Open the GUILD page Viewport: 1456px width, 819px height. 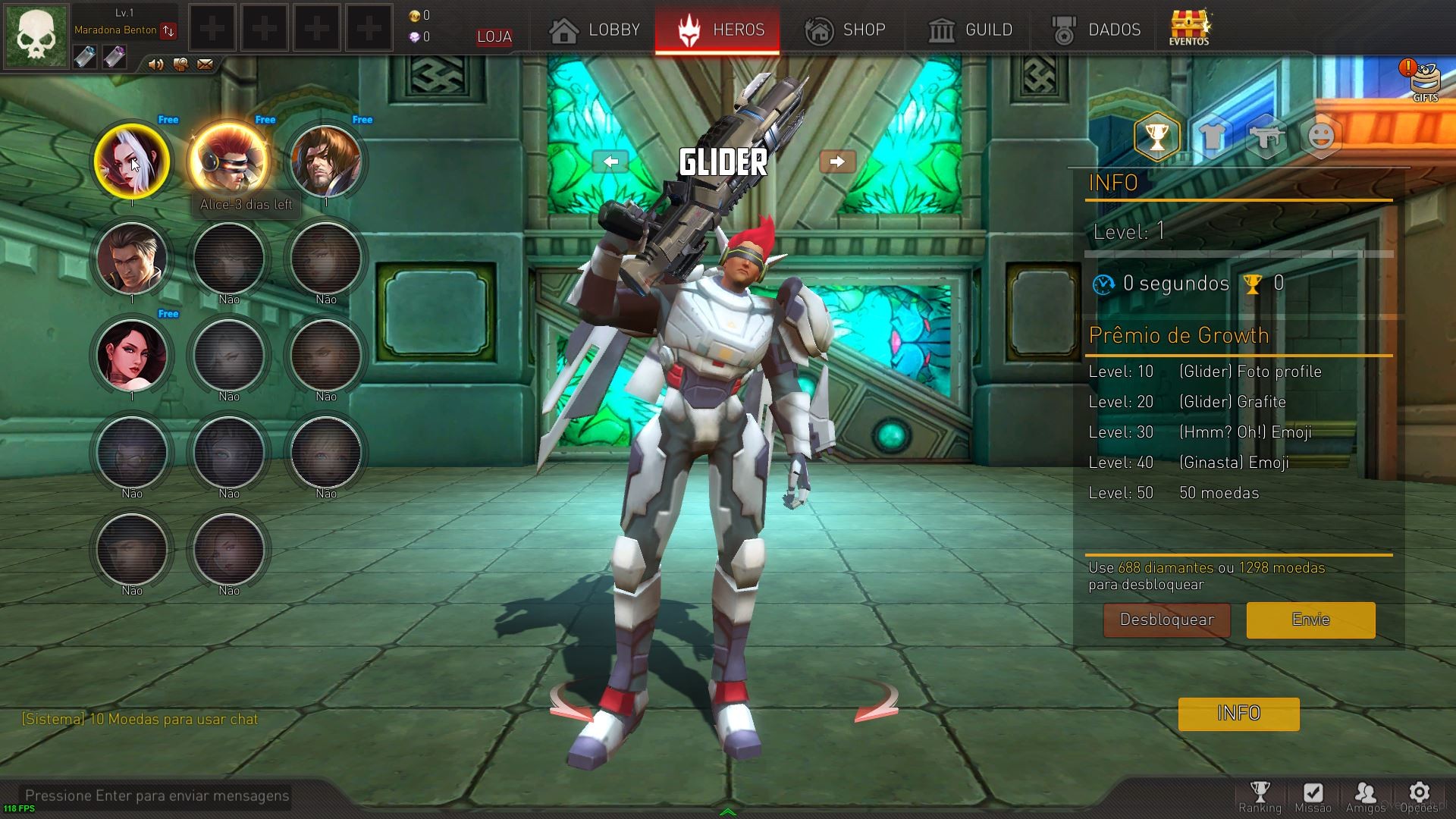point(971,30)
